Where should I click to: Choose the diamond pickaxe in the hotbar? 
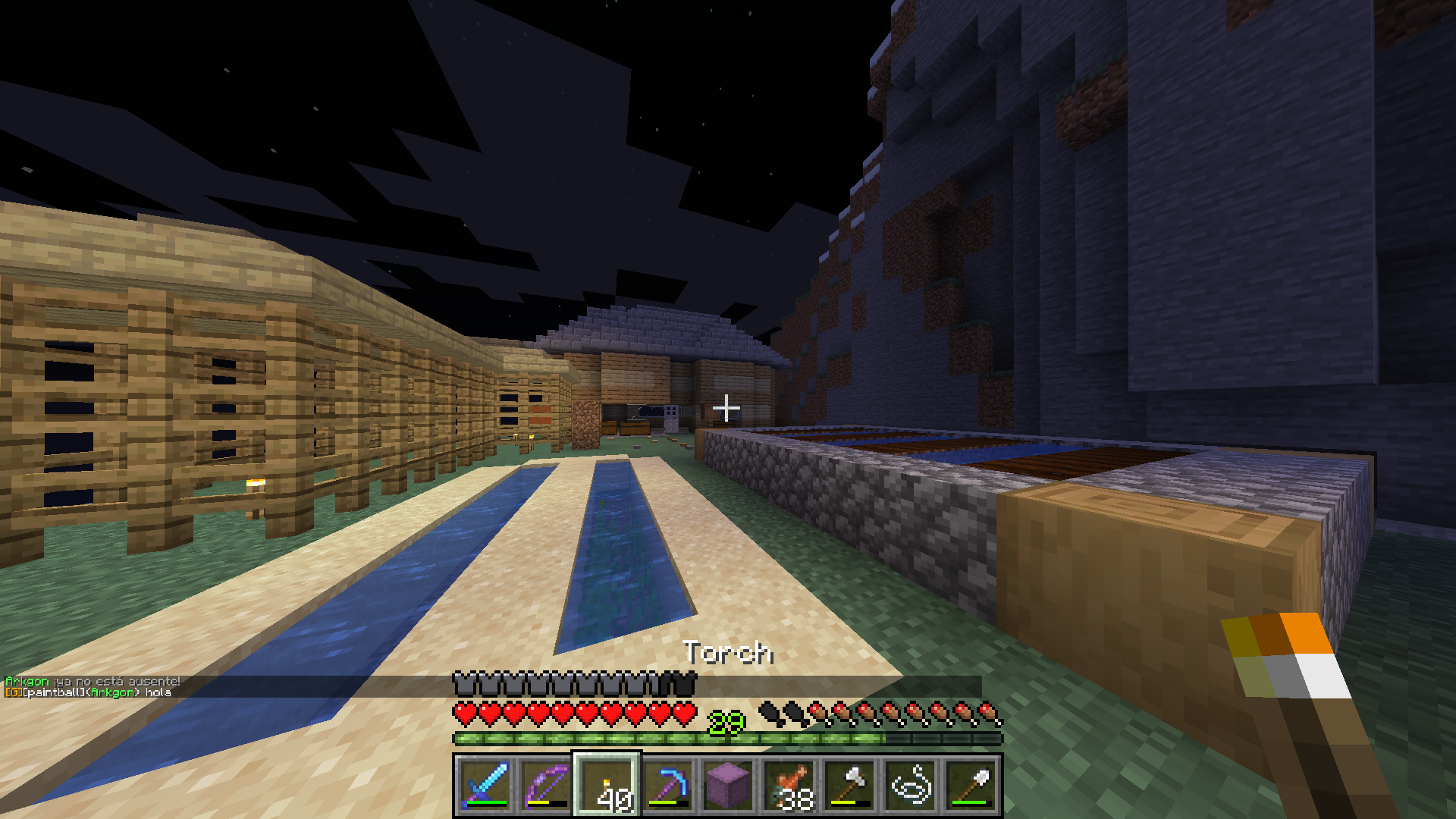667,785
